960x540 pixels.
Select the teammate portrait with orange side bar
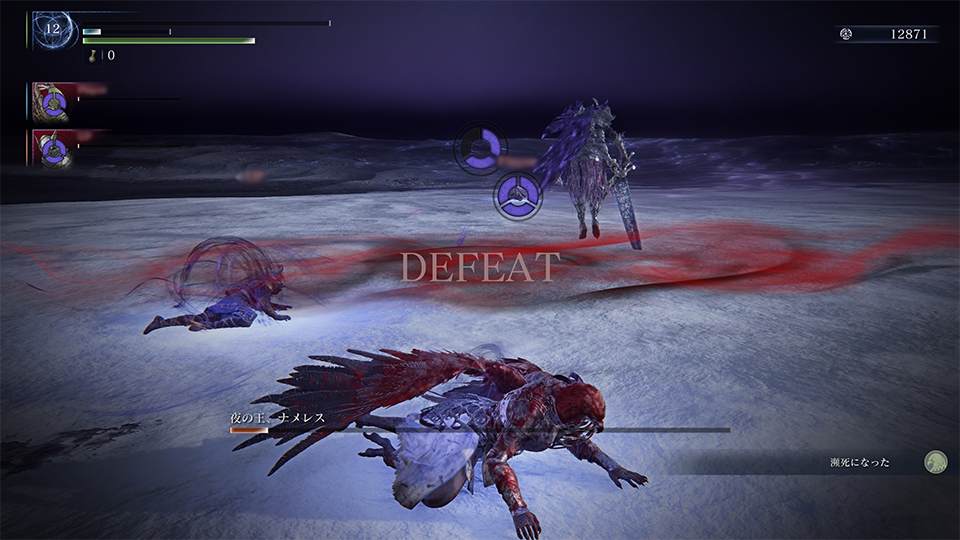[52, 148]
